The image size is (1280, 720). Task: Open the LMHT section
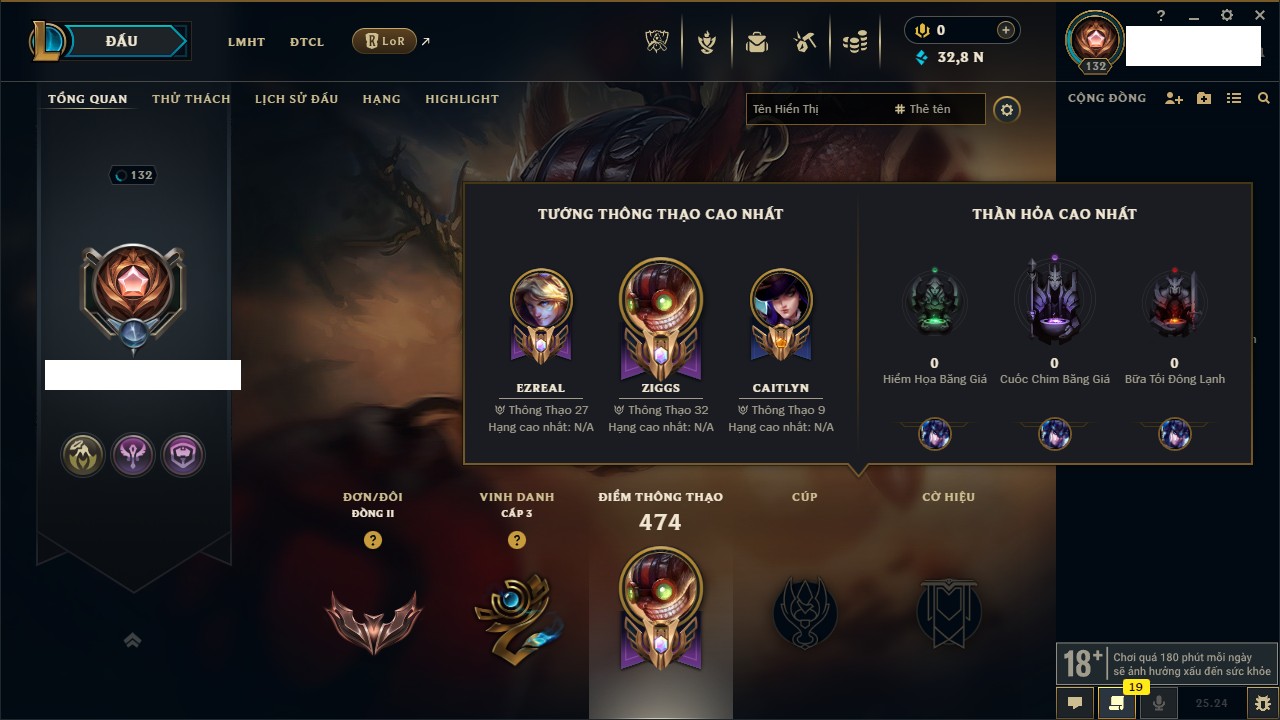pyautogui.click(x=246, y=42)
